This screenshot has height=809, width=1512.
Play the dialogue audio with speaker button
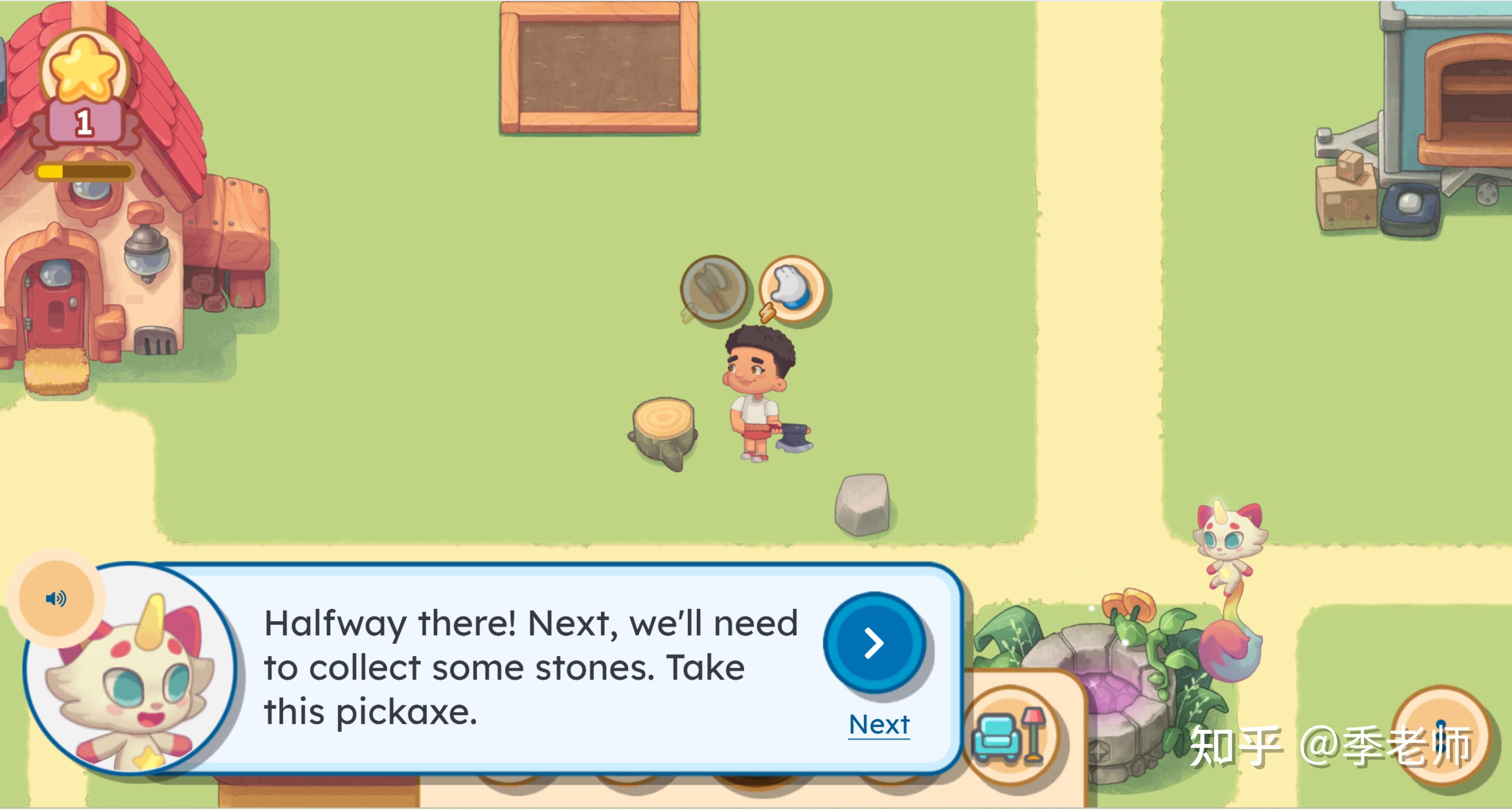56,598
